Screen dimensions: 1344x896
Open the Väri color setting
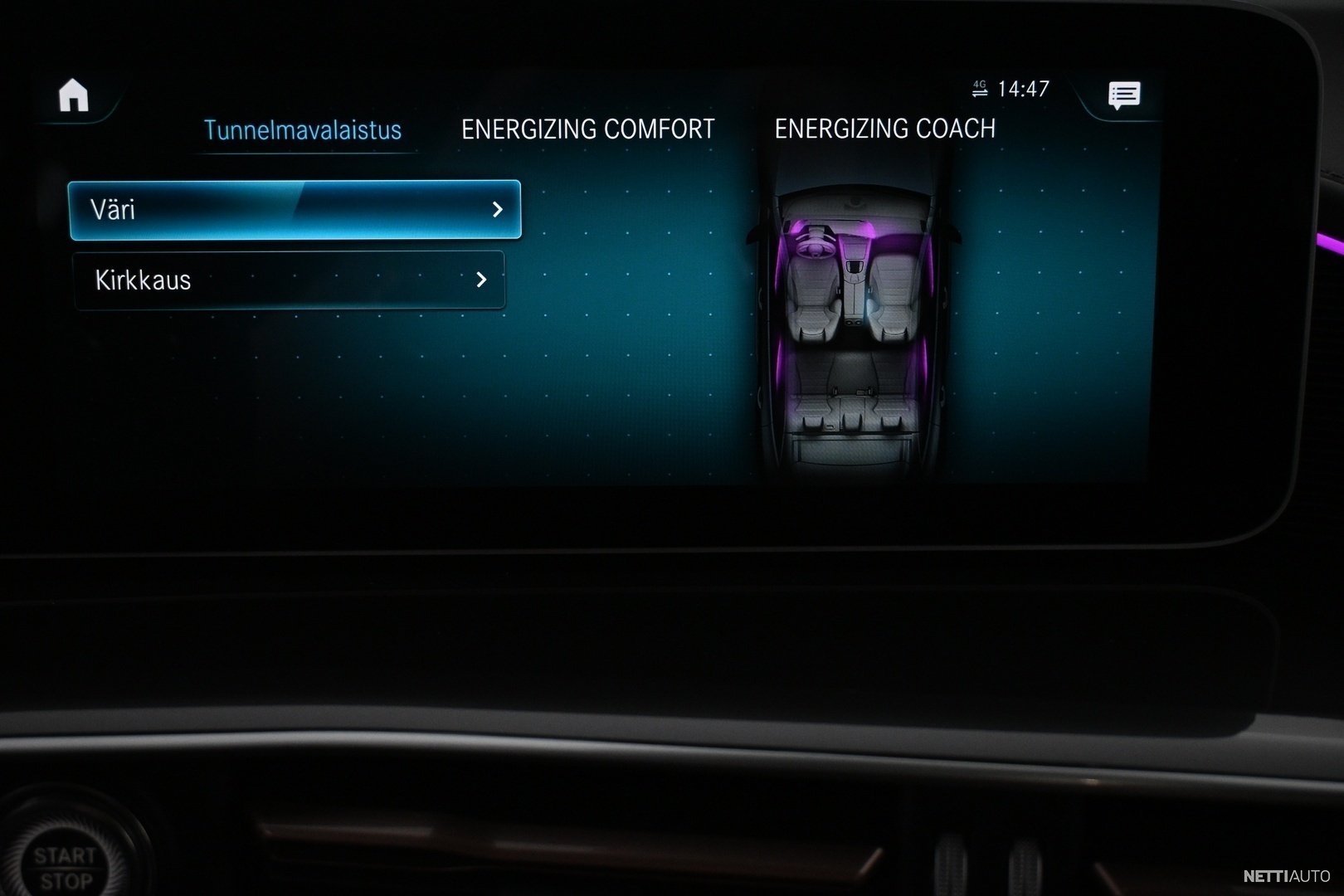point(295,210)
